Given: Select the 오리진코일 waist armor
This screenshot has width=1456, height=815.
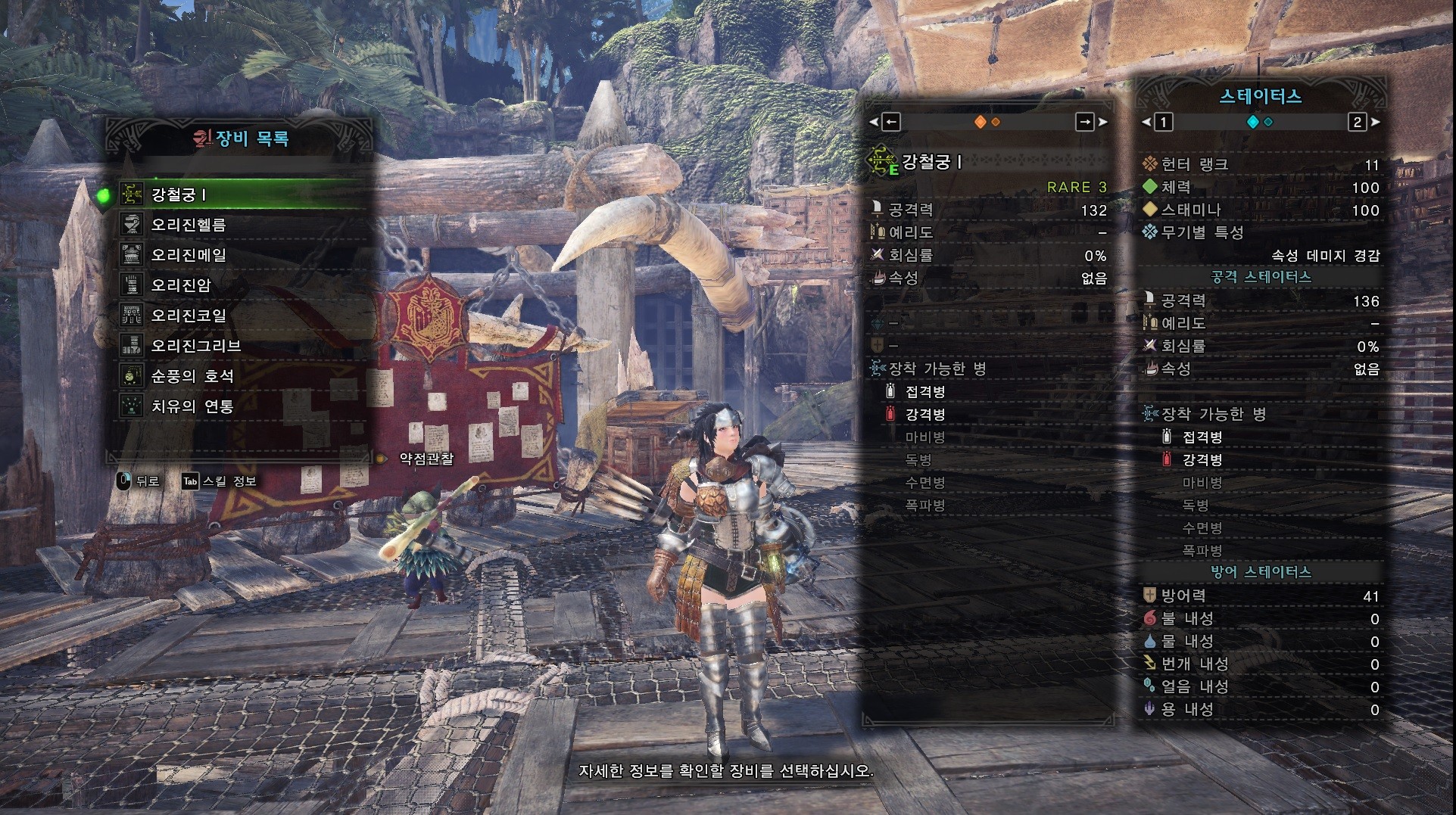Looking at the screenshot, I should (x=188, y=316).
